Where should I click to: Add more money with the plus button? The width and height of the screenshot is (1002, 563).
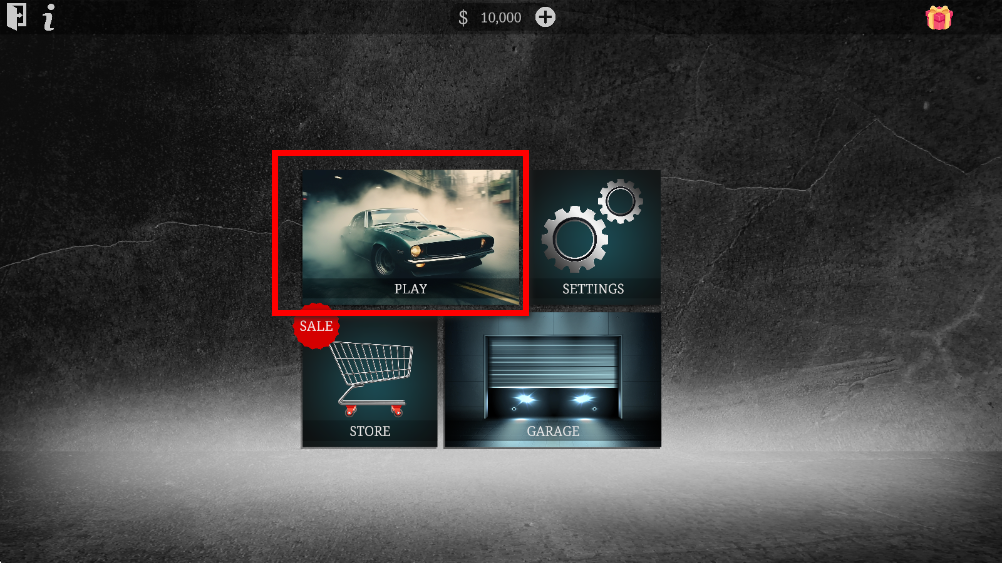coord(545,17)
